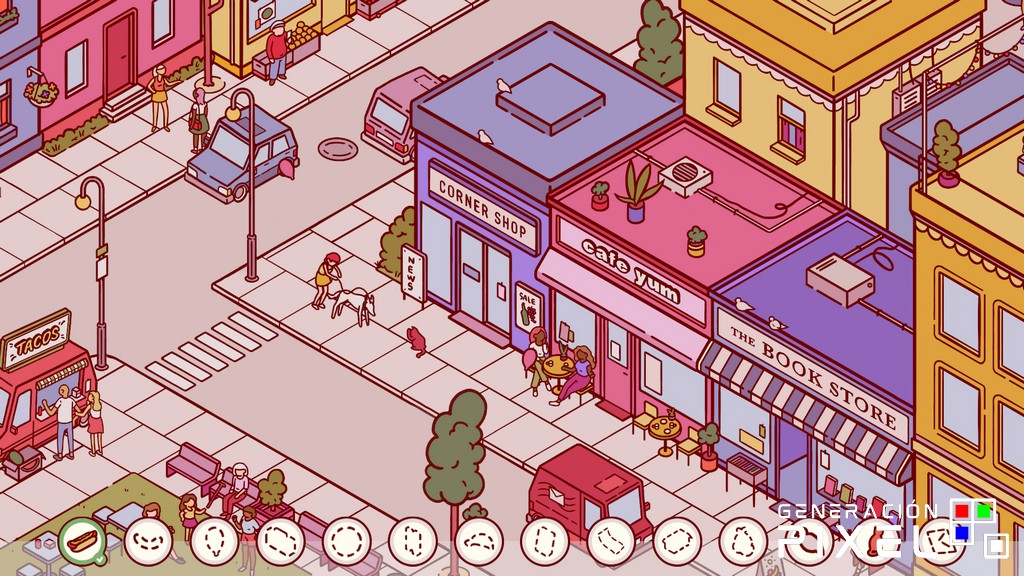Select the found hot dog item slot
The image size is (1024, 576).
coord(82,541)
